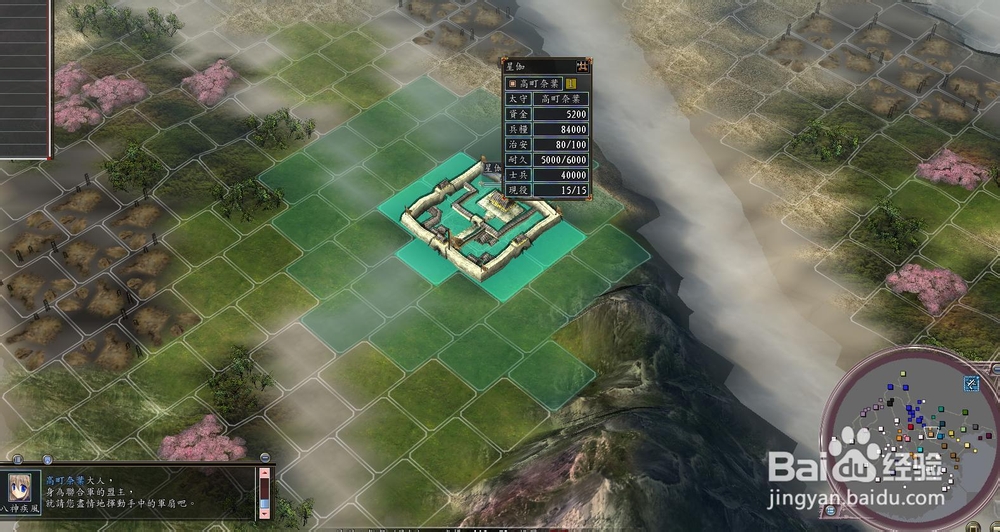This screenshot has width=1000, height=532.
Task: Toggle the blue icon at minimap's upper right
Action: point(970,383)
